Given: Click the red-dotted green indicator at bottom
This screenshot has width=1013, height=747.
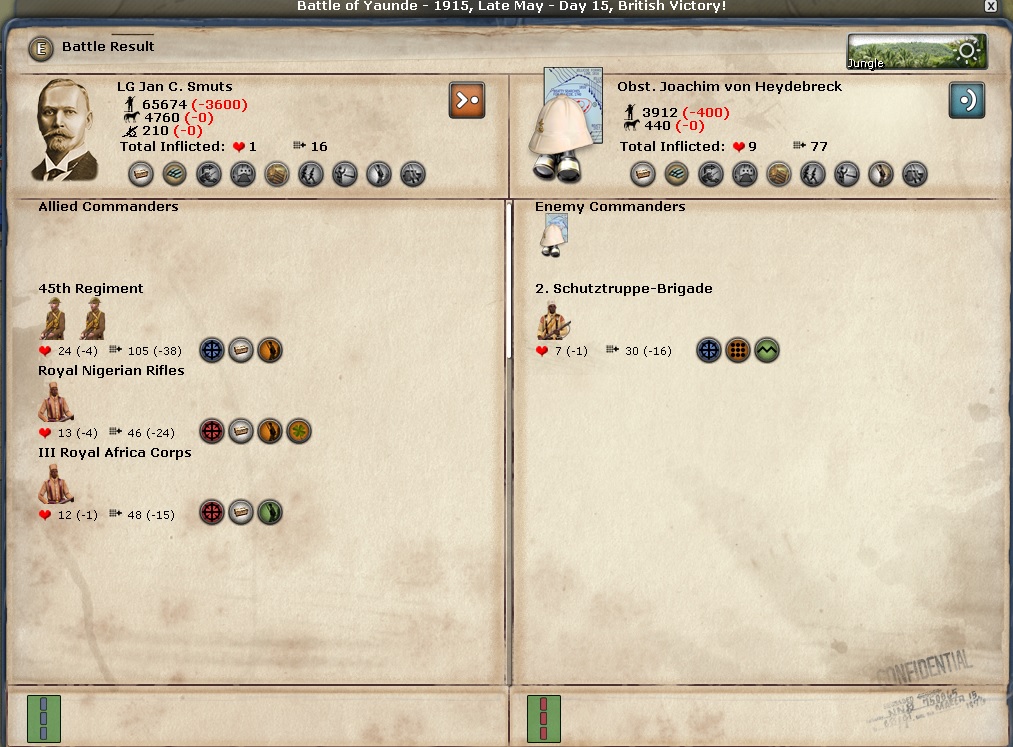Looking at the screenshot, I should coord(543,719).
